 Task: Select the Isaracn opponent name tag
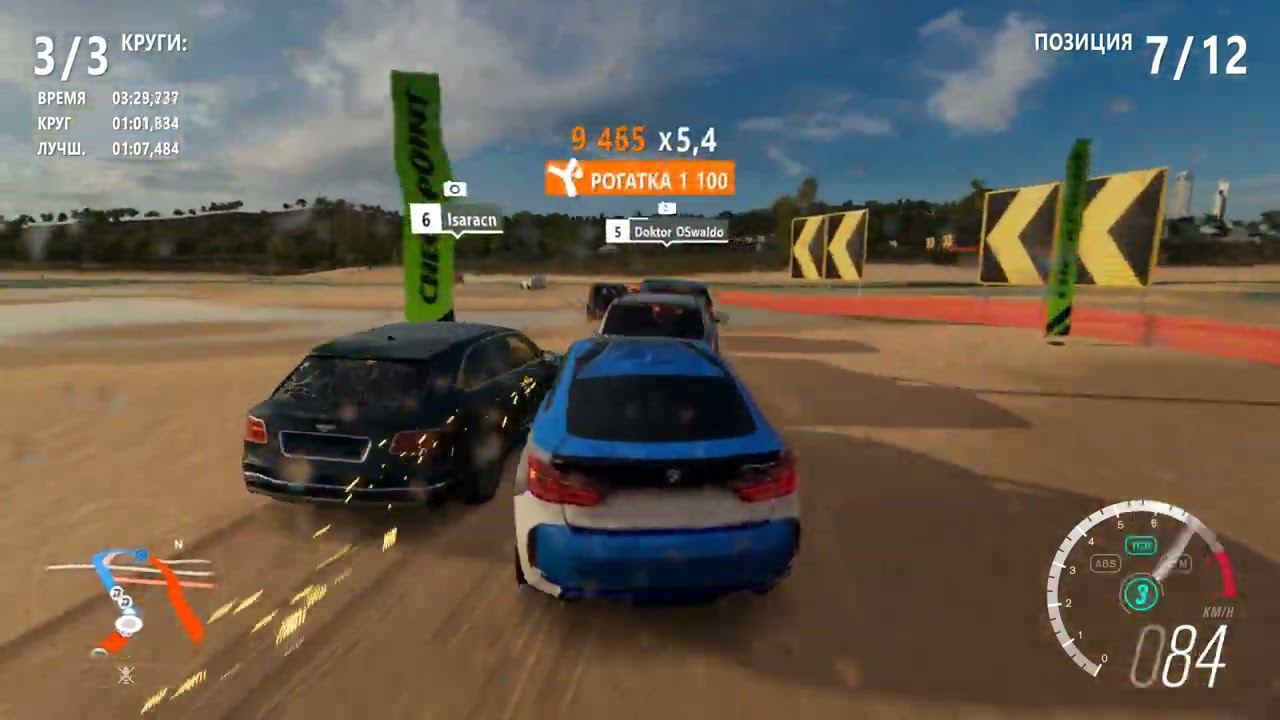[x=457, y=219]
